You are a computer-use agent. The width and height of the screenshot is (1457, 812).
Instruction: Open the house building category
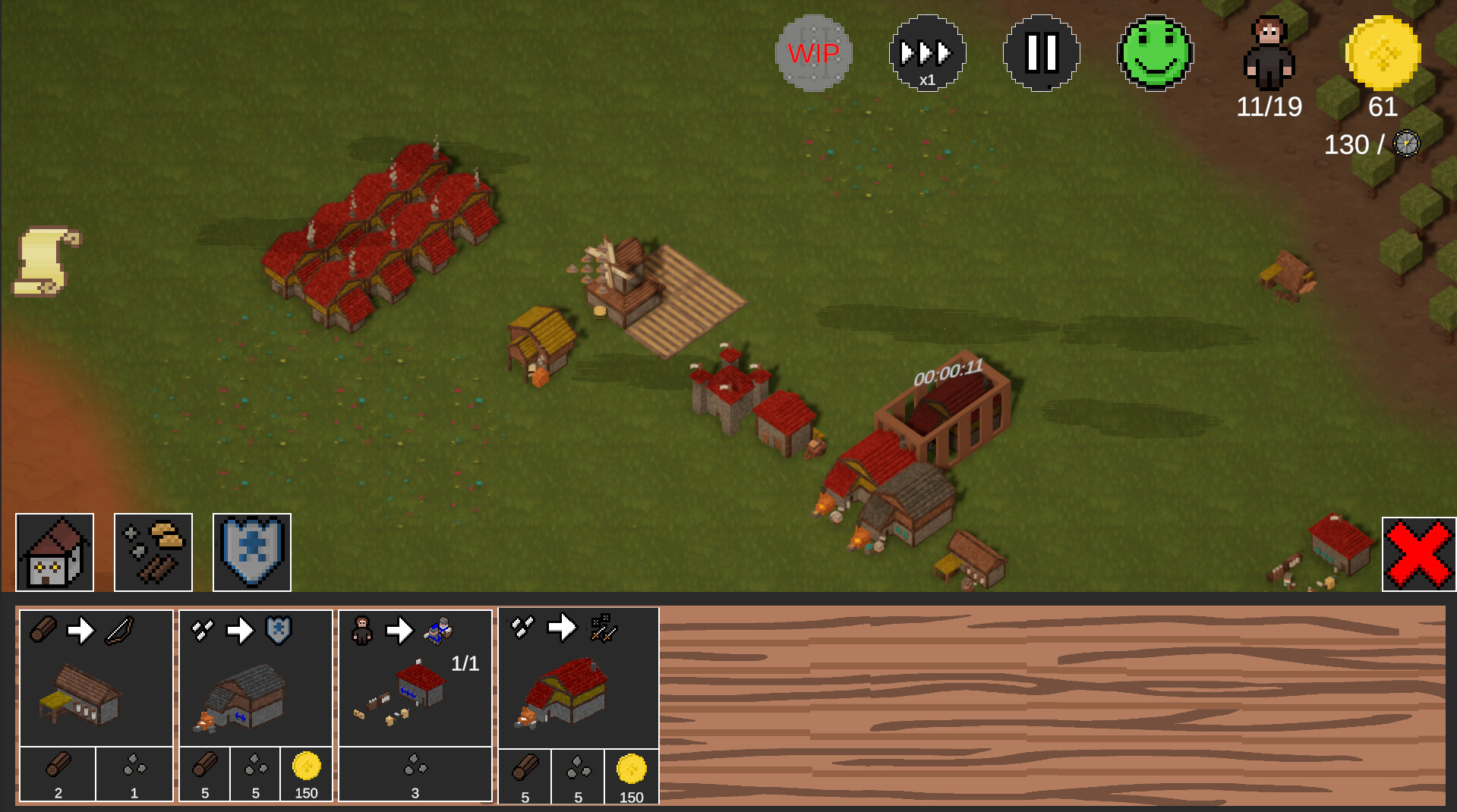coord(53,552)
